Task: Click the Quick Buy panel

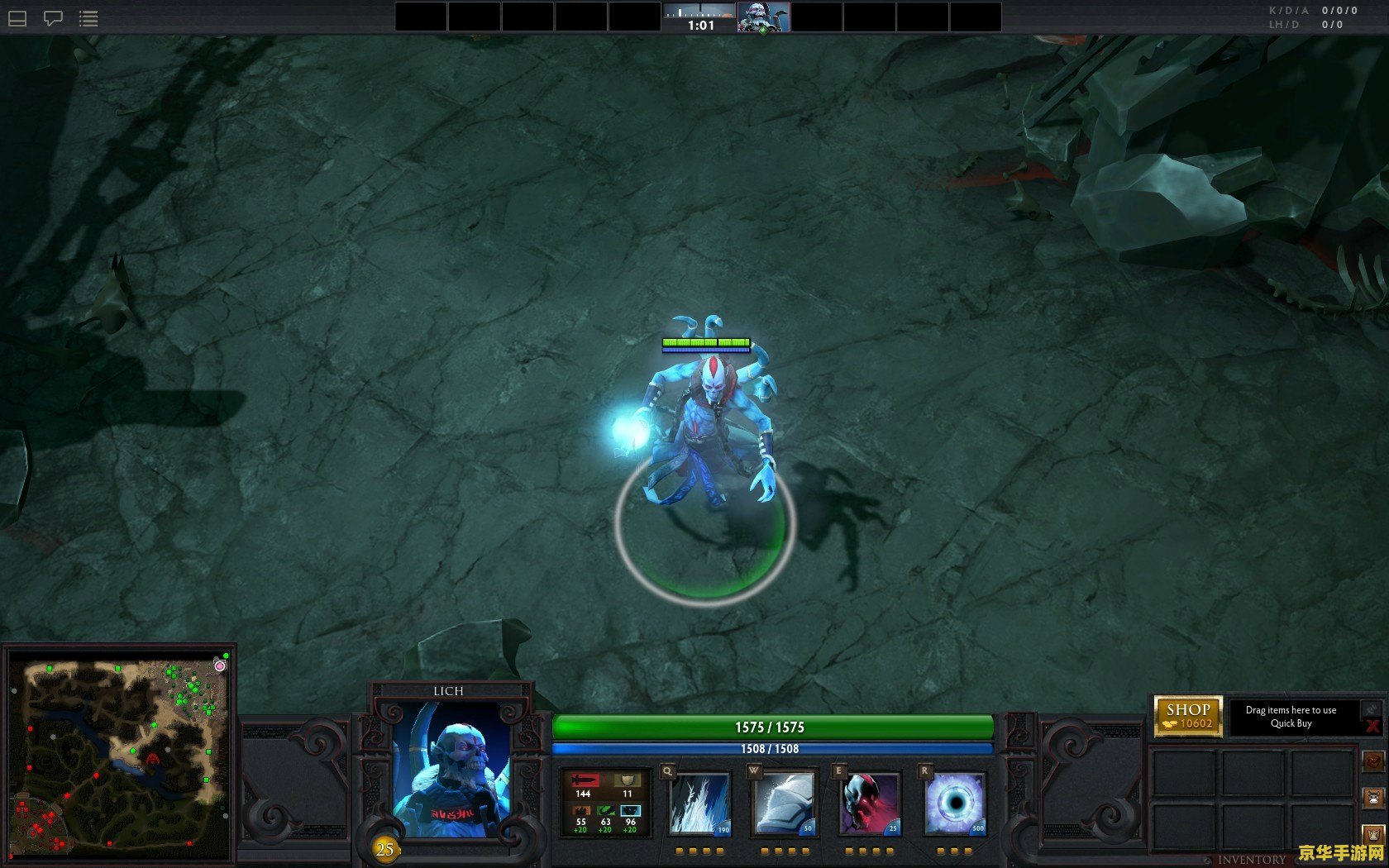Action: click(x=1291, y=716)
